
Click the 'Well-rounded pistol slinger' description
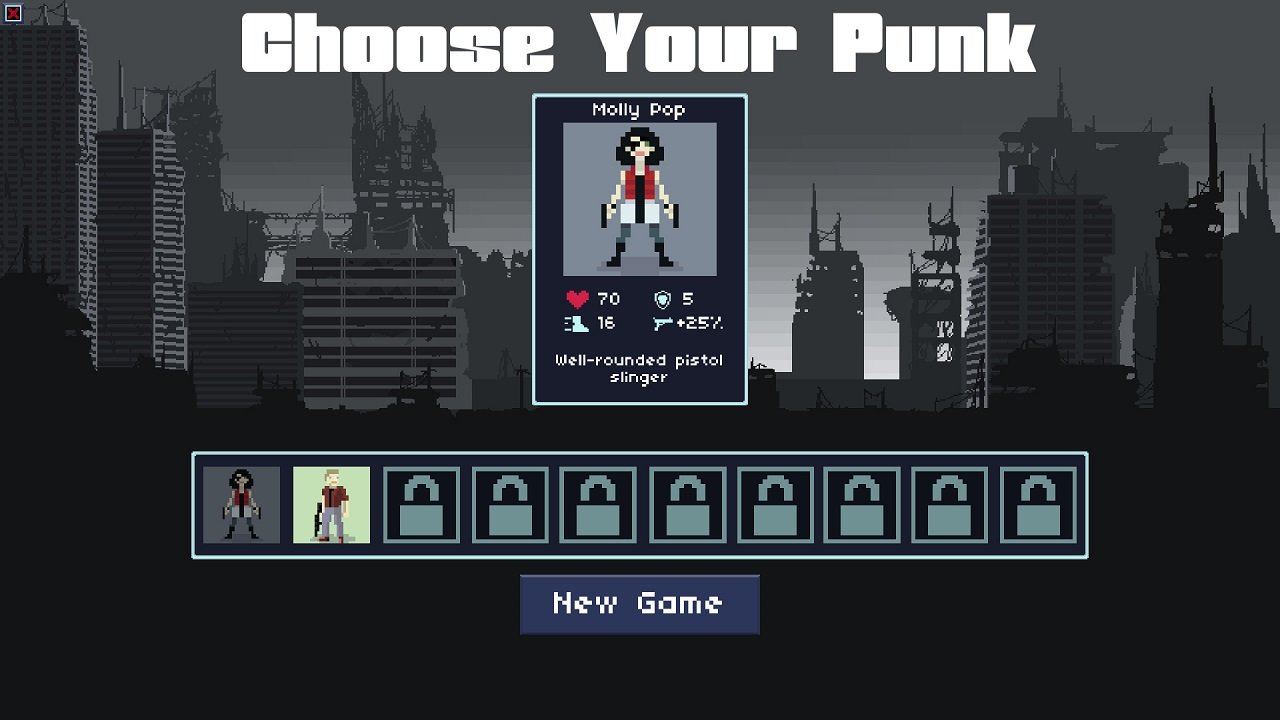(x=640, y=368)
